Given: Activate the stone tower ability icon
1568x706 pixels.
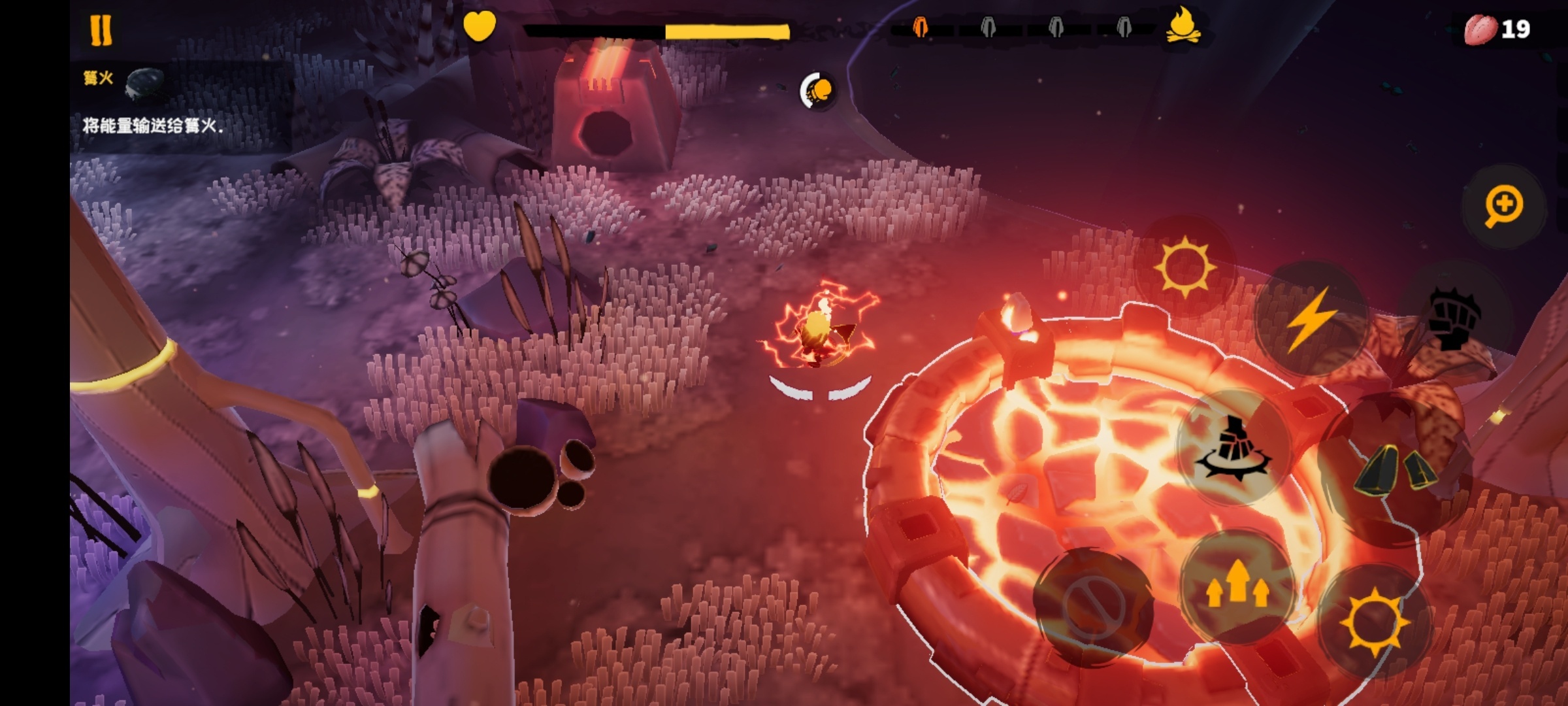Looking at the screenshot, I should coord(1232,448).
